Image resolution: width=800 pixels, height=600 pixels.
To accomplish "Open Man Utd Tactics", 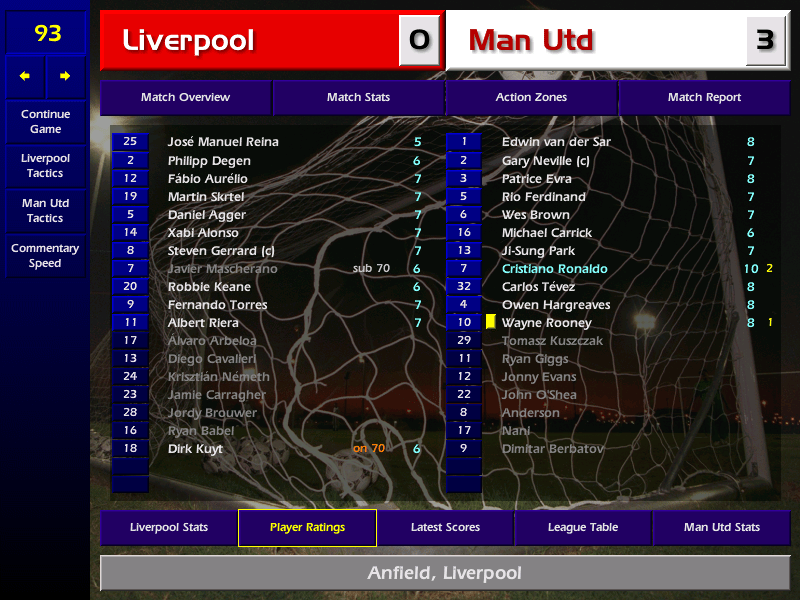I will click(45, 211).
